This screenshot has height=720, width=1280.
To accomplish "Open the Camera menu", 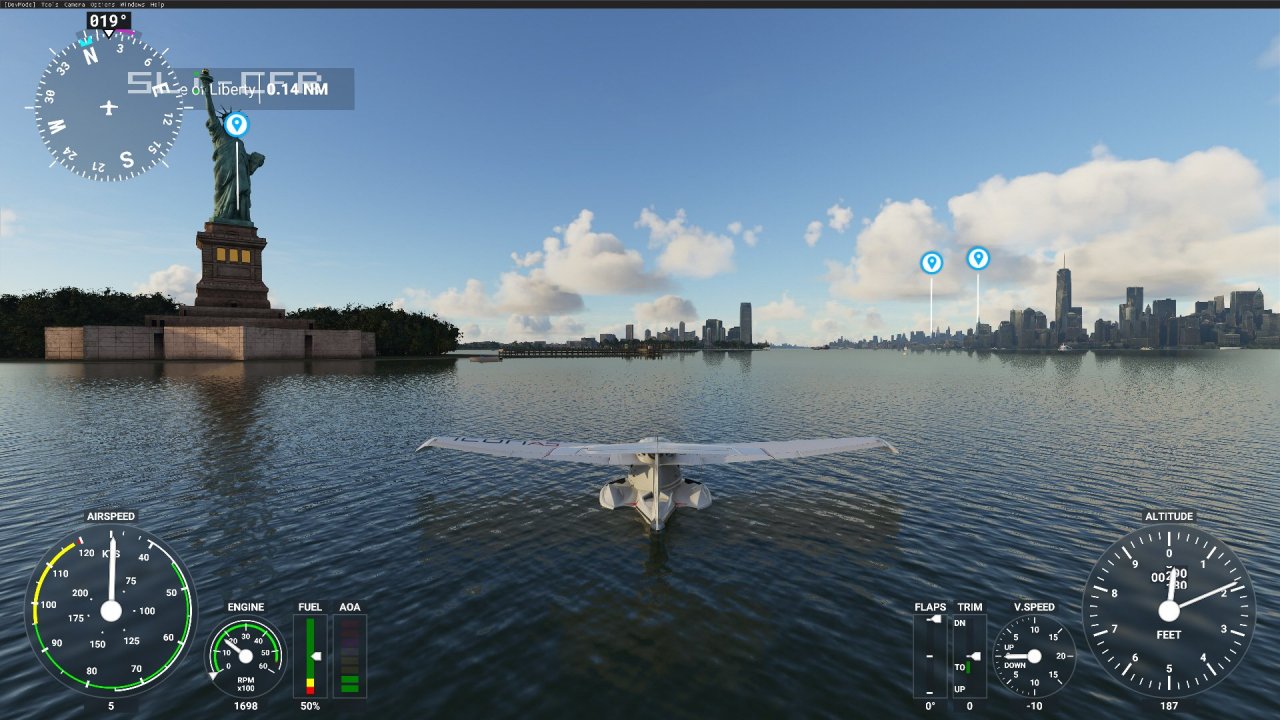I will (x=75, y=4).
